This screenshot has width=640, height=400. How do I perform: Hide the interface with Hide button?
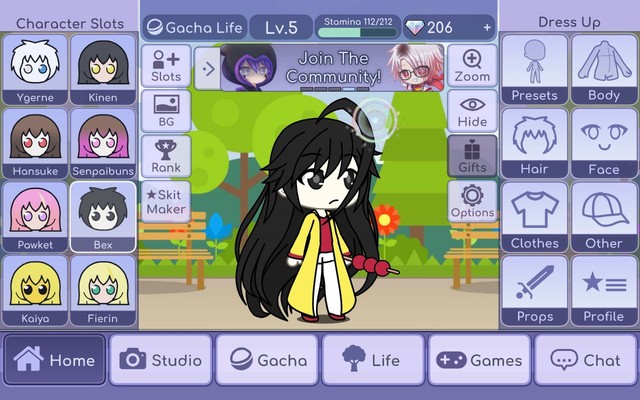coord(472,111)
